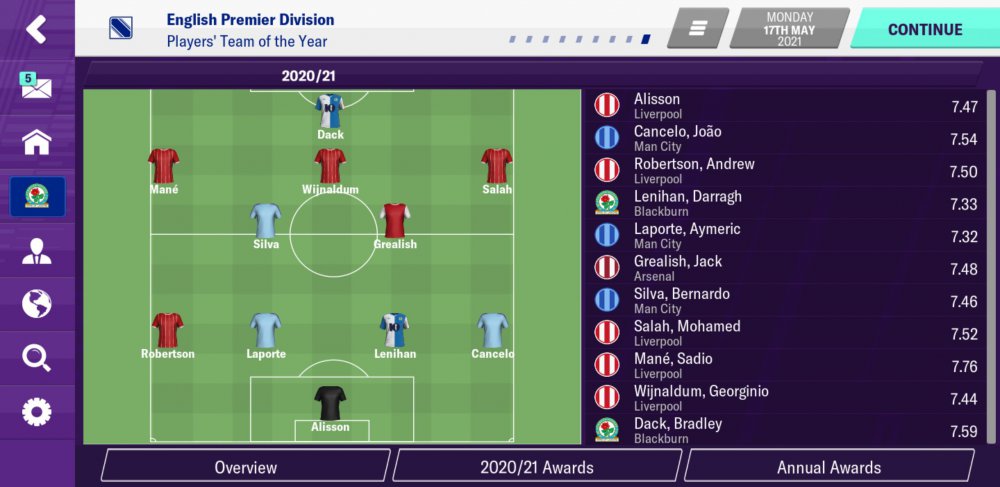The image size is (1000, 487).
Task: Choose Lenihan's shirt on the pitch
Action: [395, 330]
